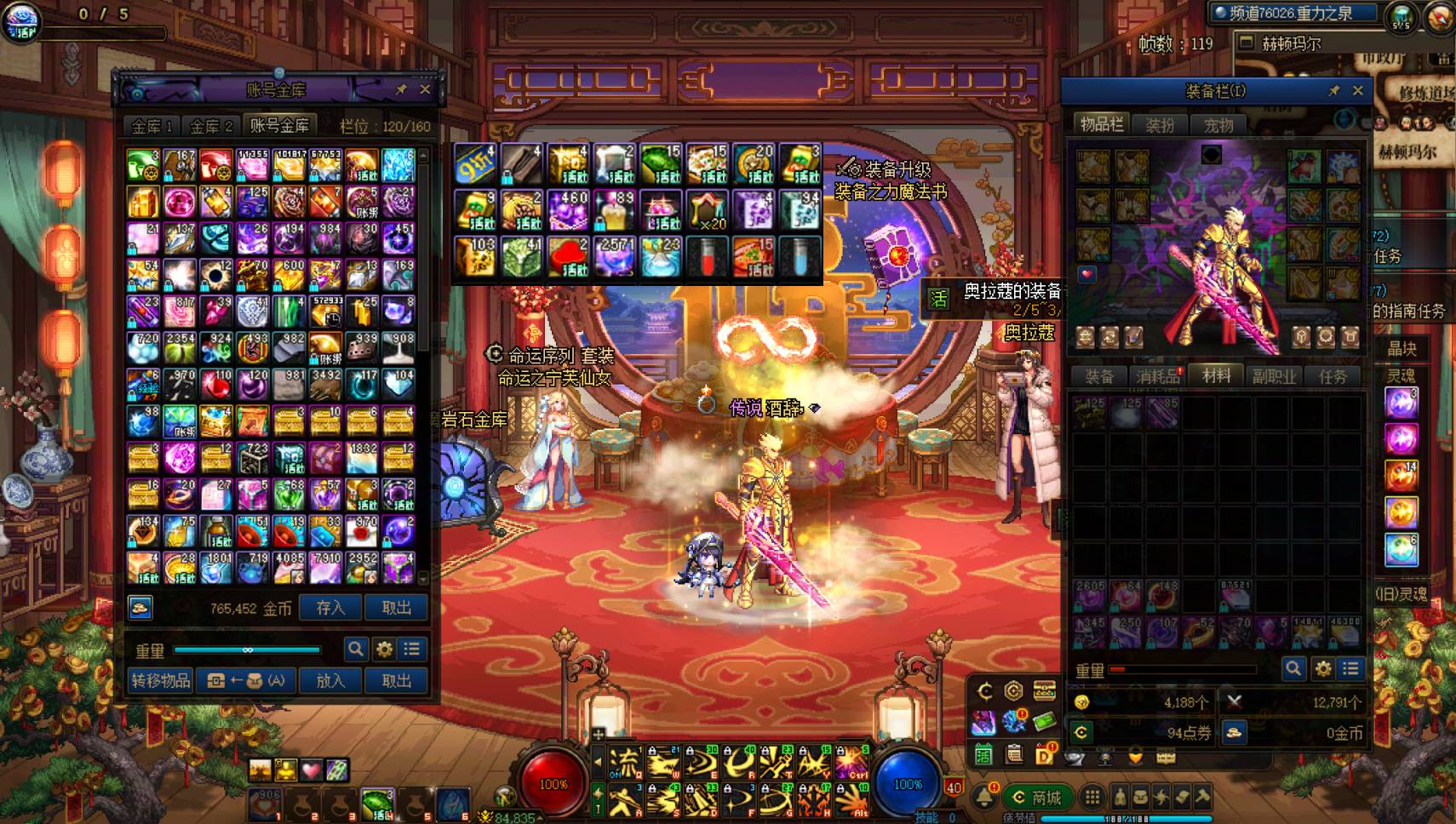Screen dimensions: 1456x824
Task: Switch to the 金库 1 tab
Action: [x=152, y=126]
